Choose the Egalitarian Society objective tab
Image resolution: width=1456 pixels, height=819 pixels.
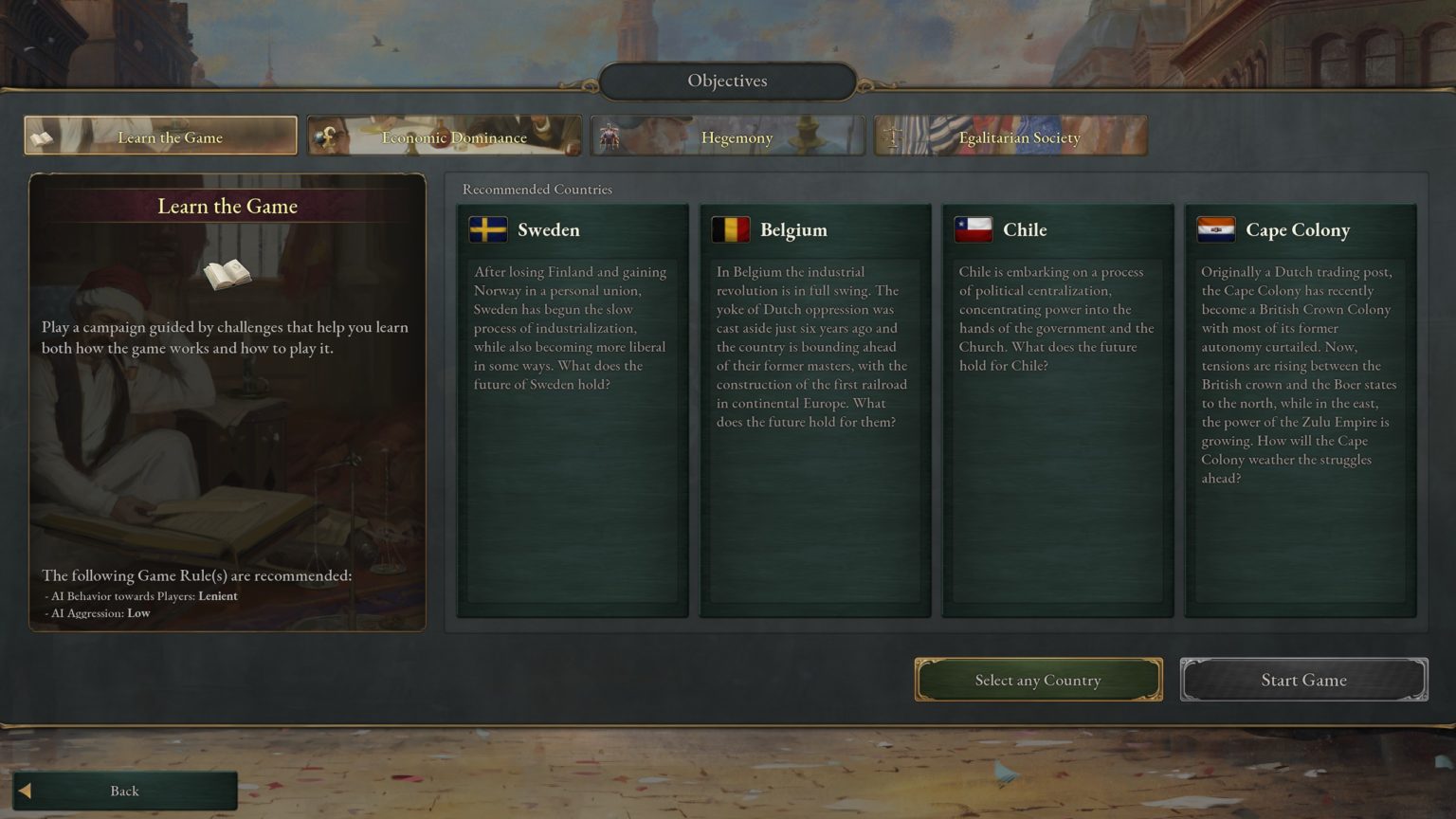pyautogui.click(x=1010, y=136)
